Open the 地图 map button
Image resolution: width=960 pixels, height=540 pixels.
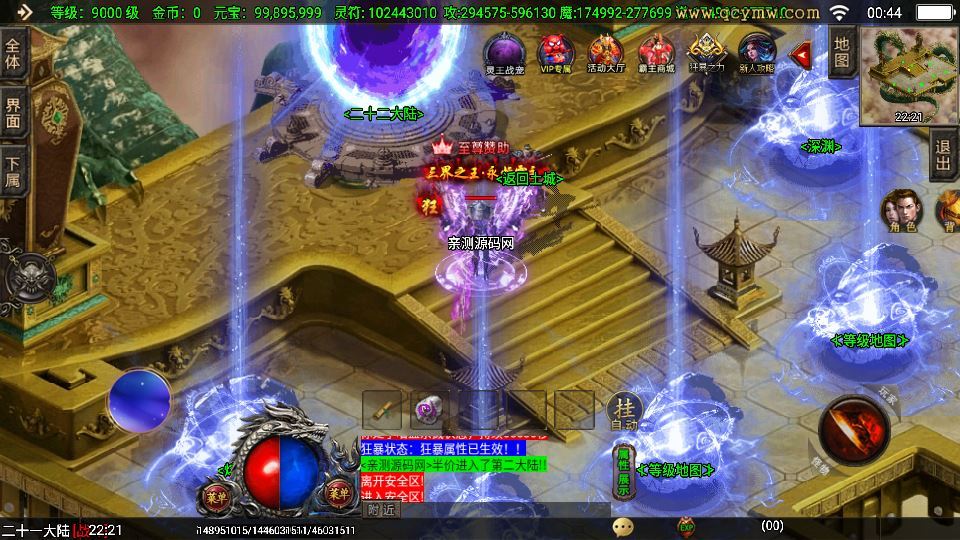tap(842, 53)
